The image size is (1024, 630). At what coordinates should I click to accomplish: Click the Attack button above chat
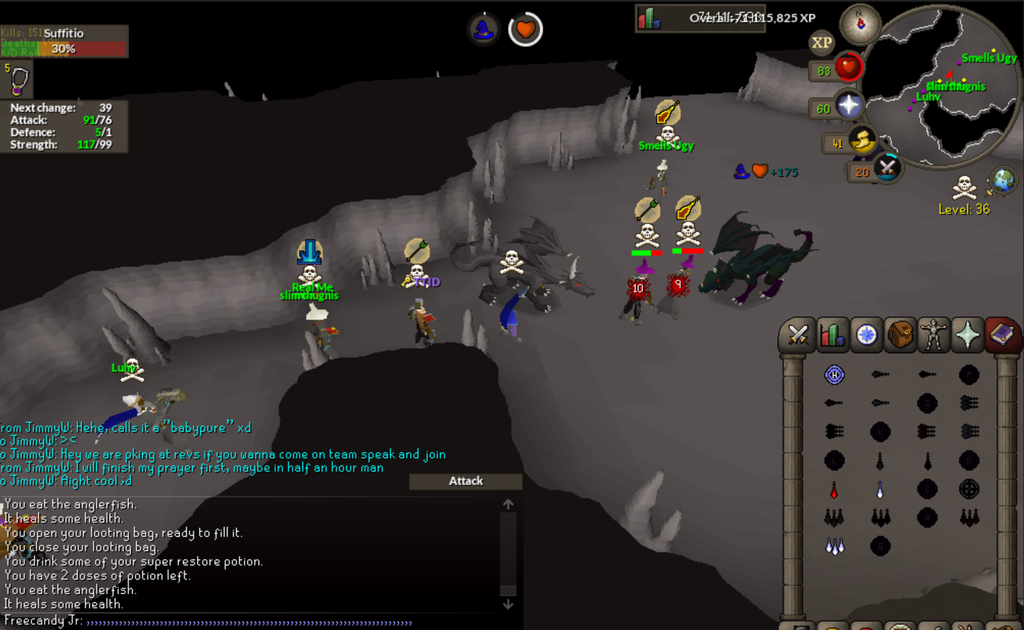pyautogui.click(x=465, y=481)
